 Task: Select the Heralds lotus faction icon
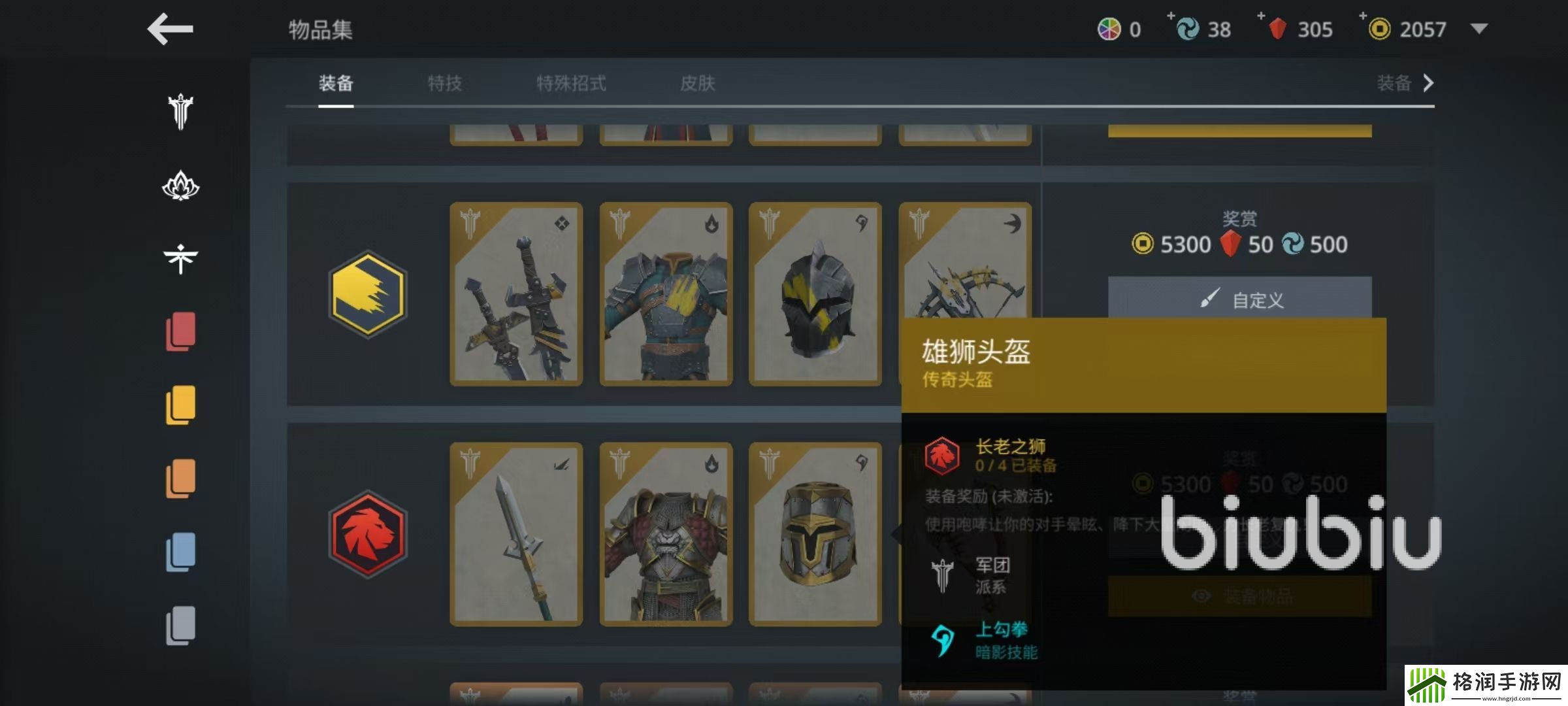(x=178, y=186)
